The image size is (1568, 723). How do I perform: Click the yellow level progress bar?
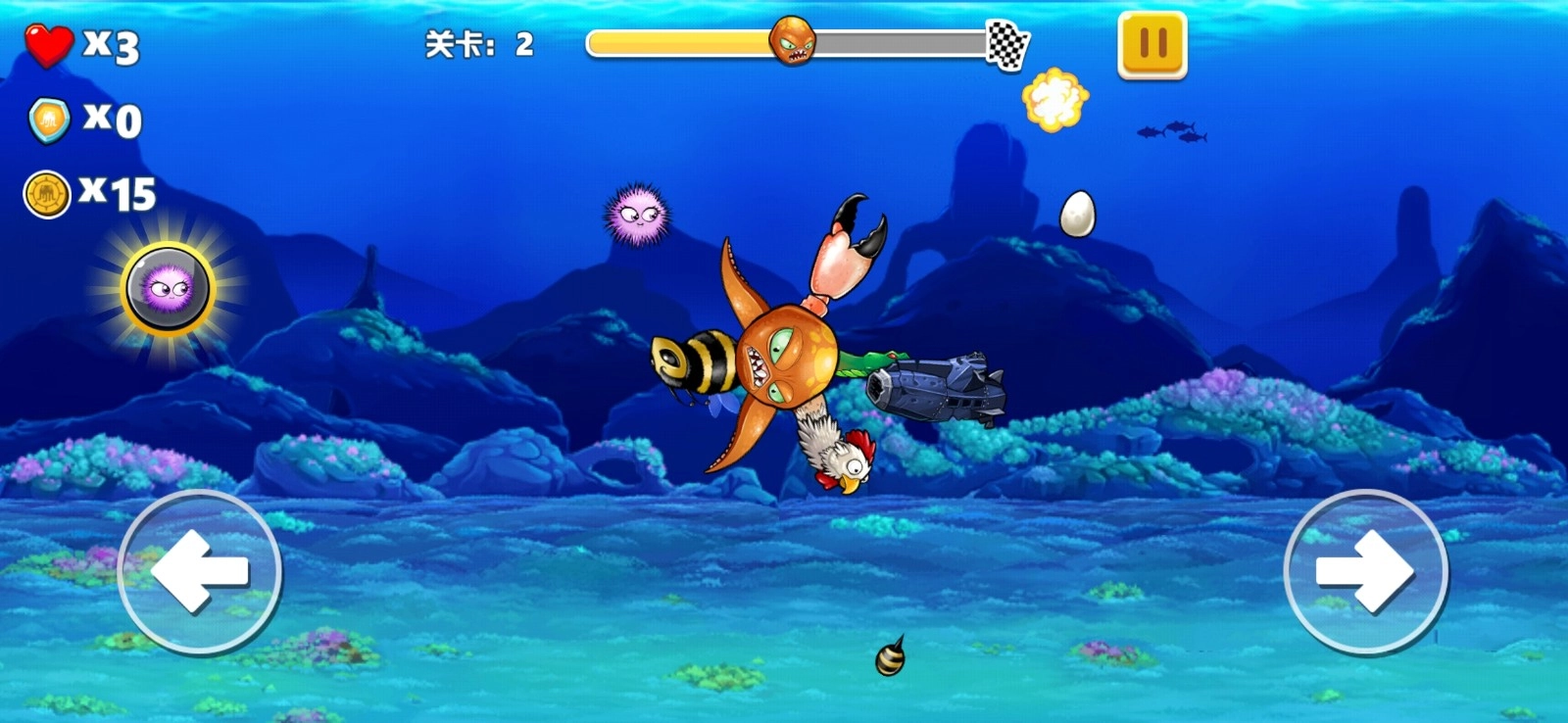(676, 42)
